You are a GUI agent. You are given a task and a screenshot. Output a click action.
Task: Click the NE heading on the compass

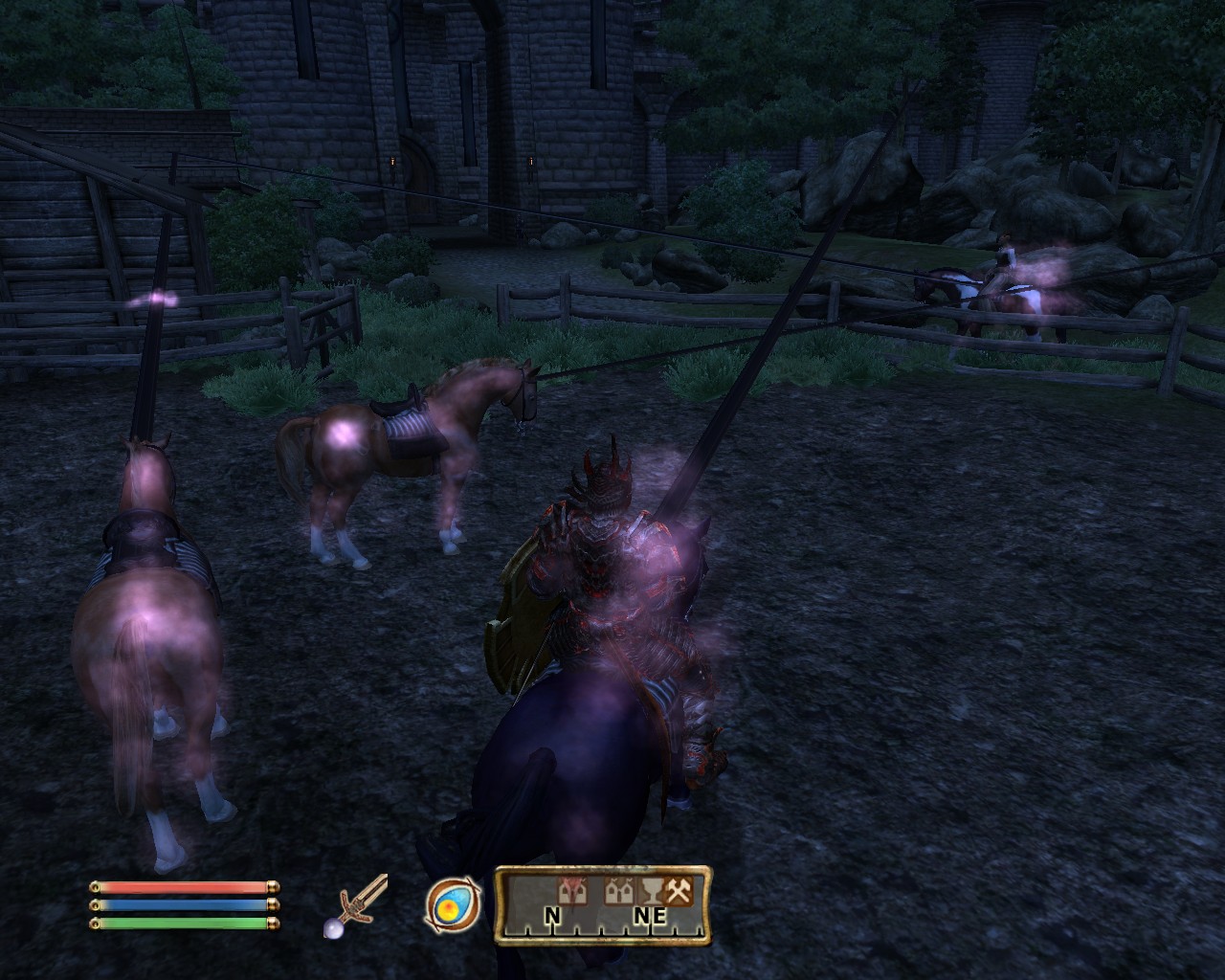click(648, 917)
